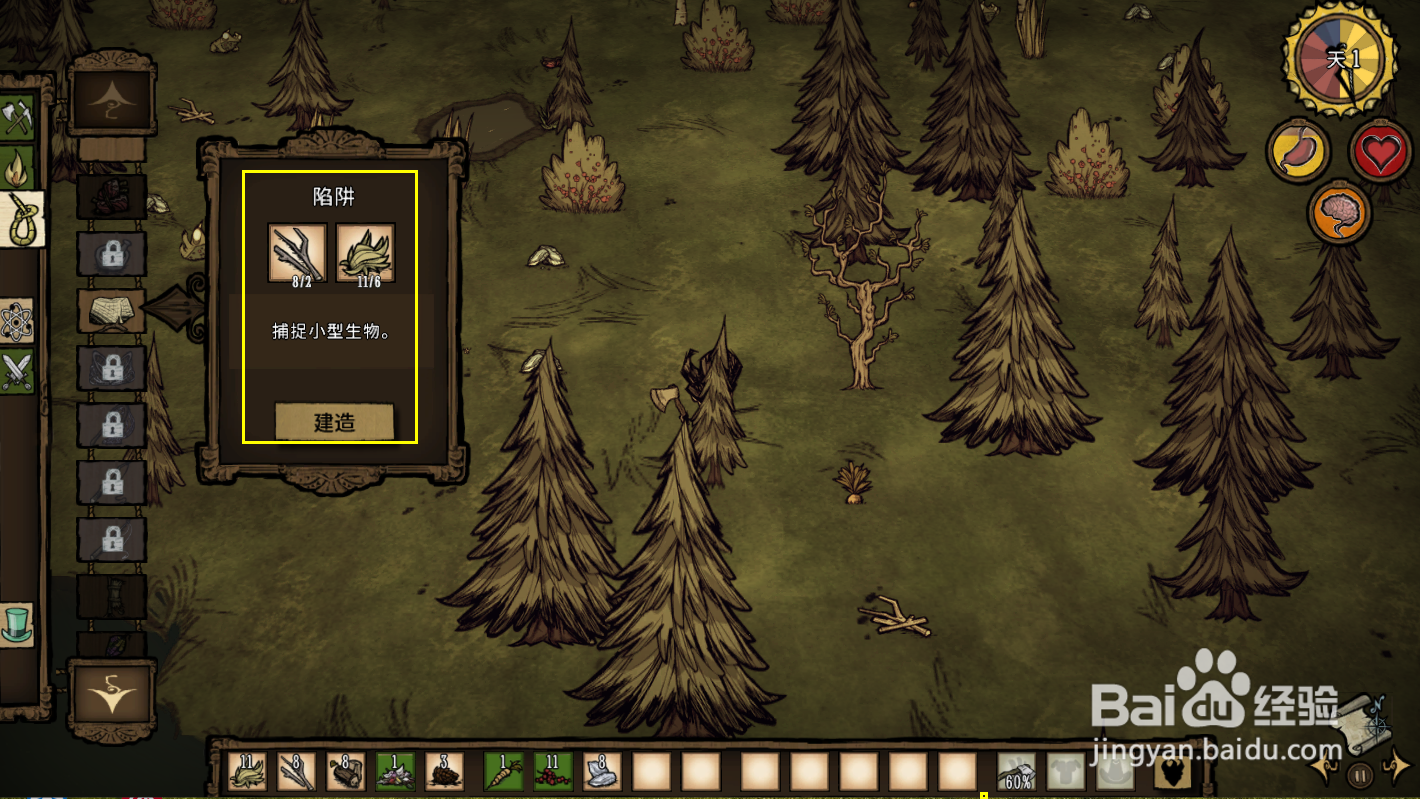This screenshot has width=1420, height=799.
Task: Open the Fight crossed-swords tab
Action: point(17,371)
